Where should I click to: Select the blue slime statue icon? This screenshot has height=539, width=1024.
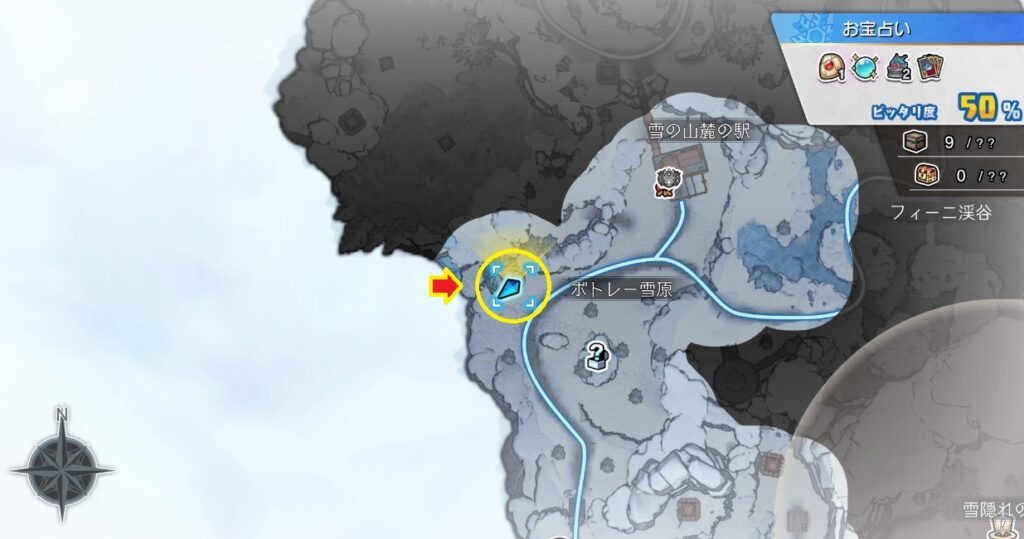(898, 66)
